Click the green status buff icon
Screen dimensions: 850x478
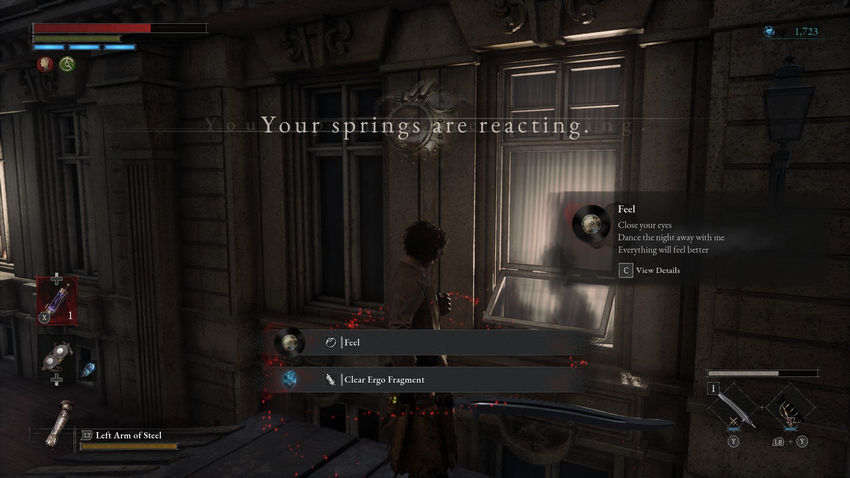(67, 63)
